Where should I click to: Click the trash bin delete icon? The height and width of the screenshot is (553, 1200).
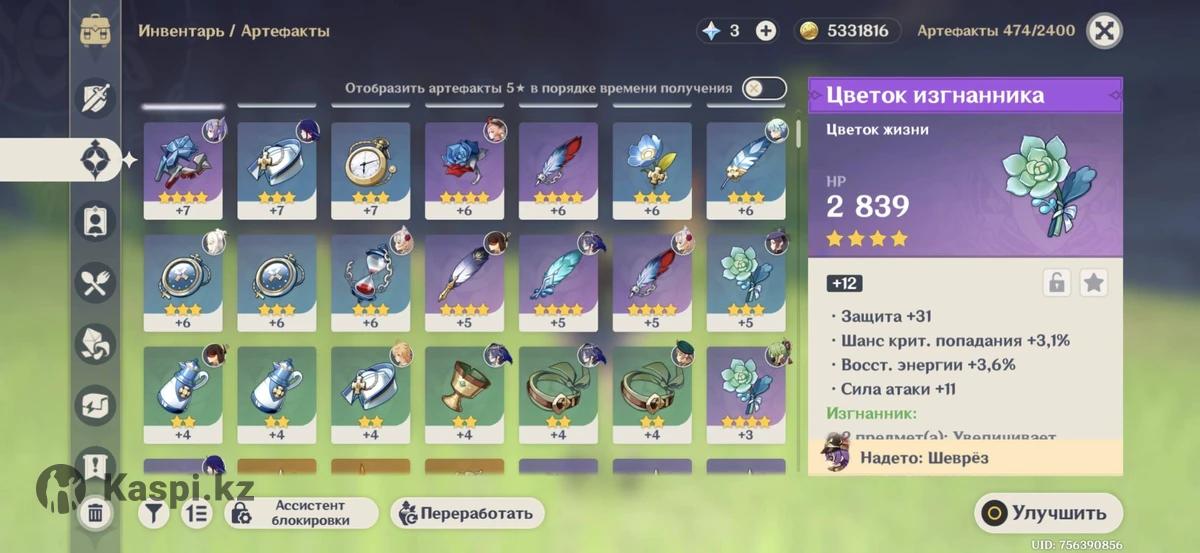(95, 514)
